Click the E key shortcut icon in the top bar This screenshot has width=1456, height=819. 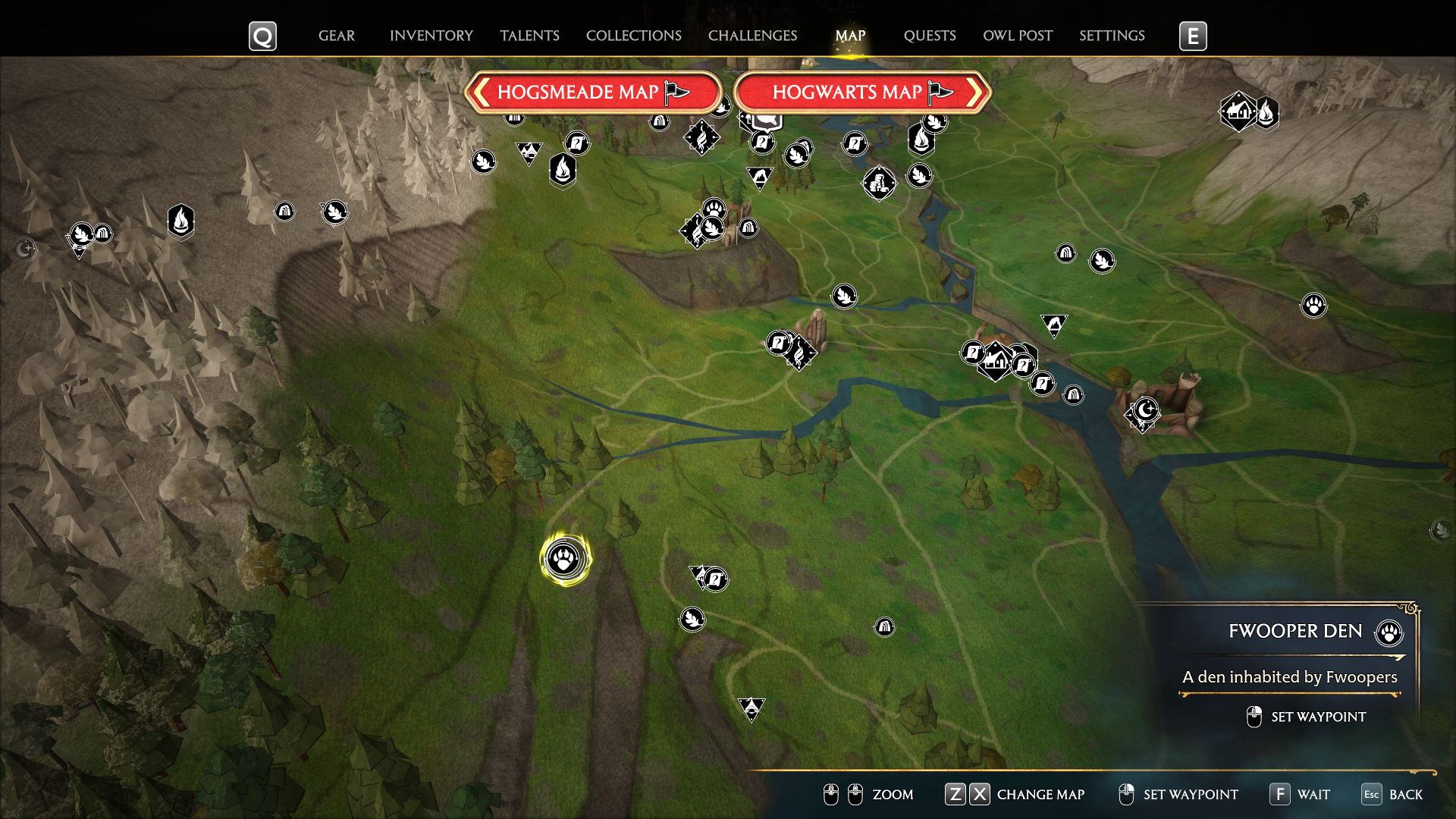(1193, 35)
